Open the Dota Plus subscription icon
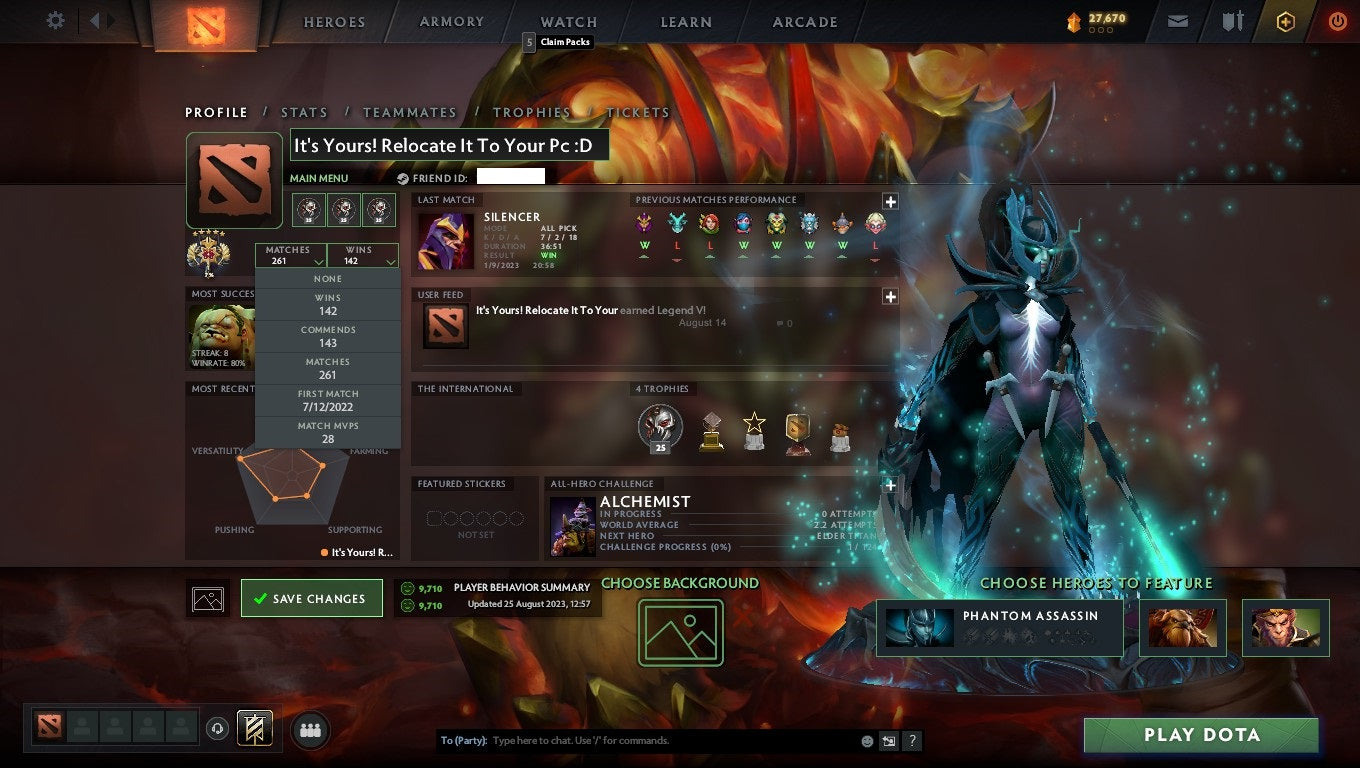Image resolution: width=1360 pixels, height=768 pixels. point(1286,20)
